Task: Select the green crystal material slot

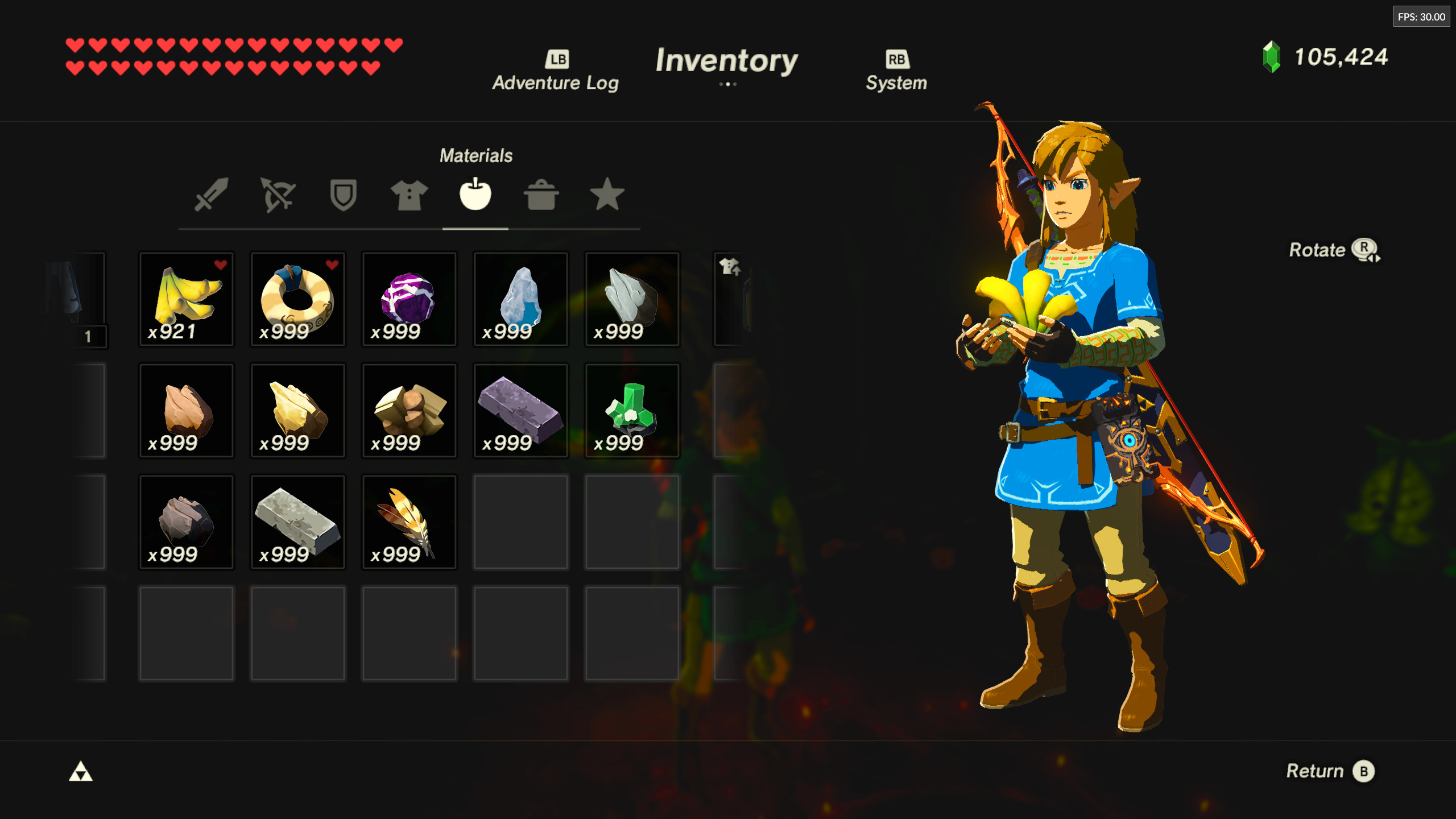Action: point(632,411)
